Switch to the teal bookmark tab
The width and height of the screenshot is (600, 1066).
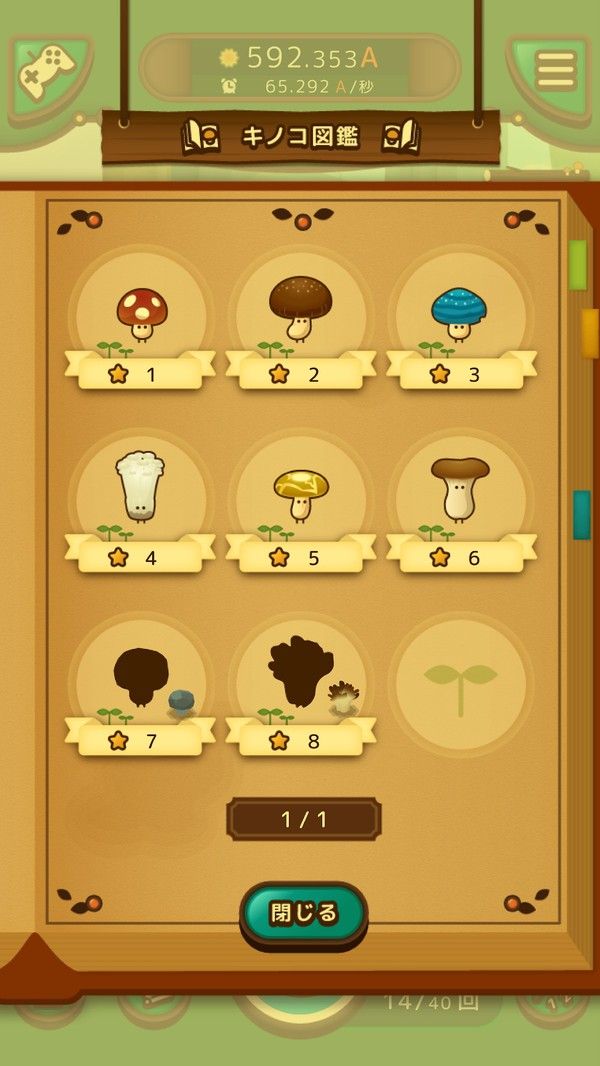click(x=581, y=514)
